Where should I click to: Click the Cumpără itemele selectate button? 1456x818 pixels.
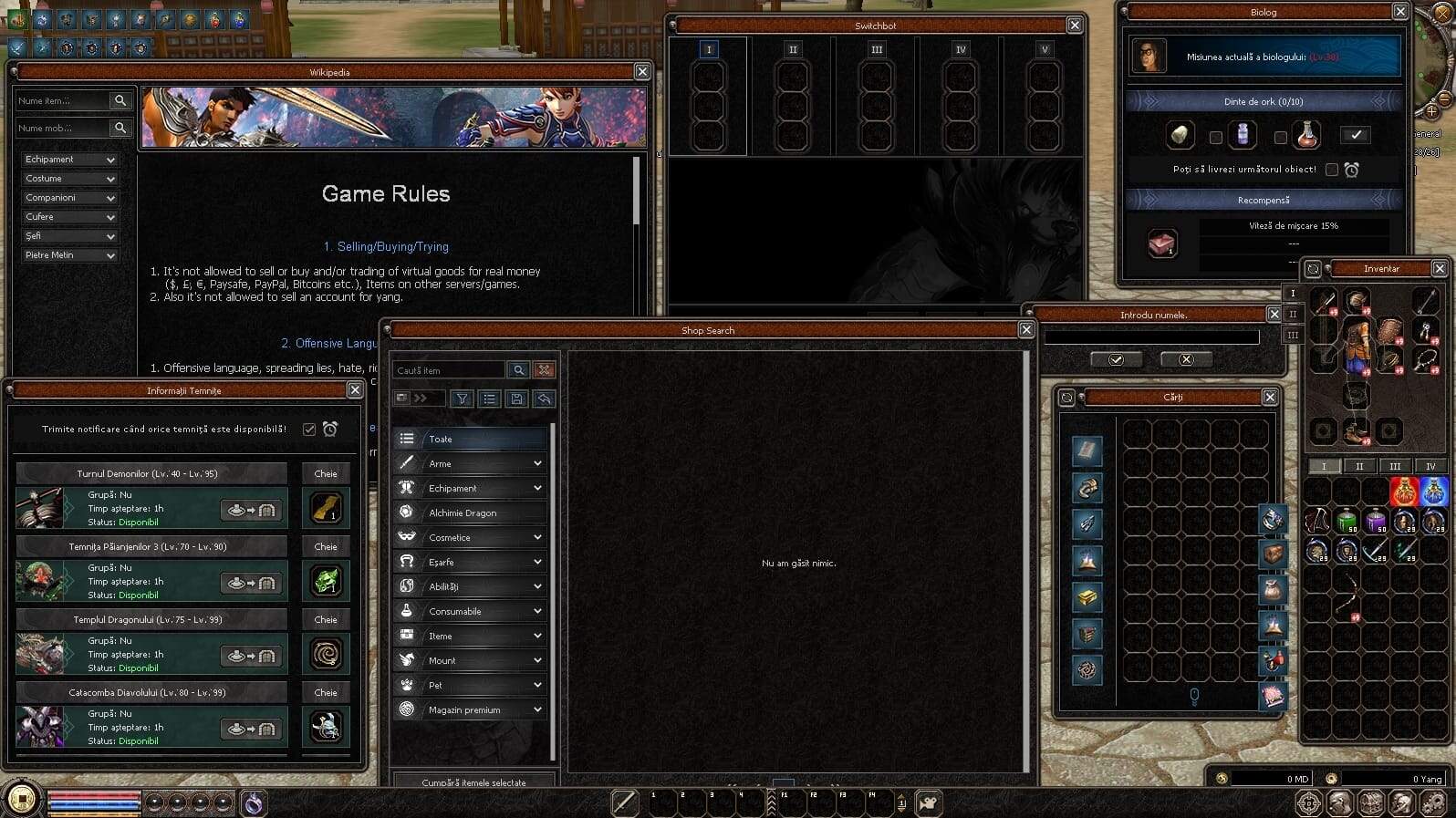[473, 782]
